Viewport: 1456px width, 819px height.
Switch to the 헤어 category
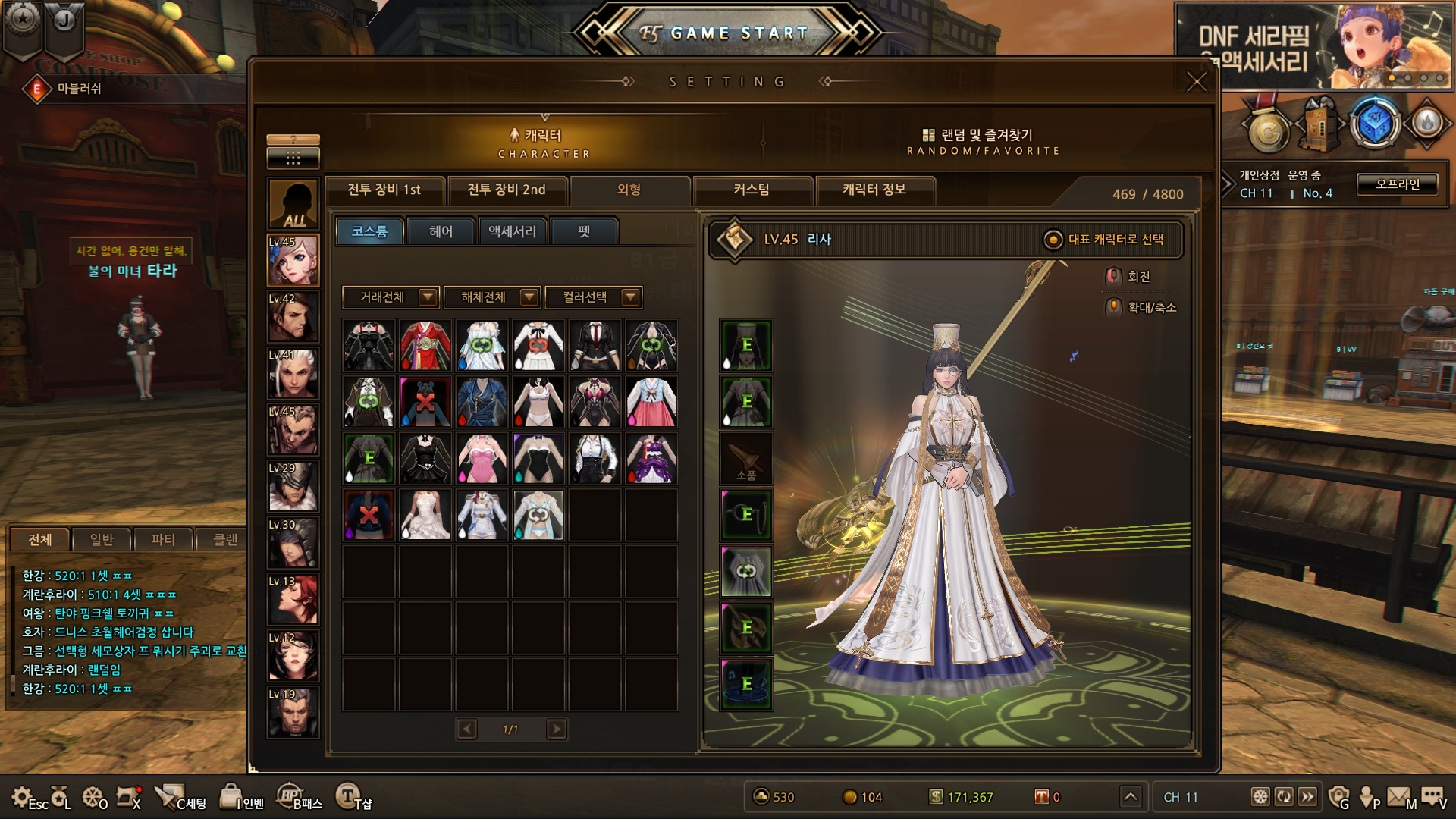coord(441,231)
